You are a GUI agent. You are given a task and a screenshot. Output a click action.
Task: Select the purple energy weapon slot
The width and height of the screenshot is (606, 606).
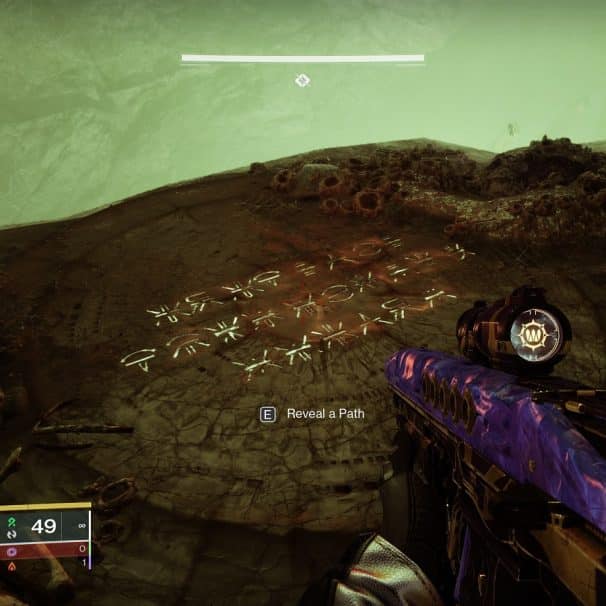[x=45, y=548]
